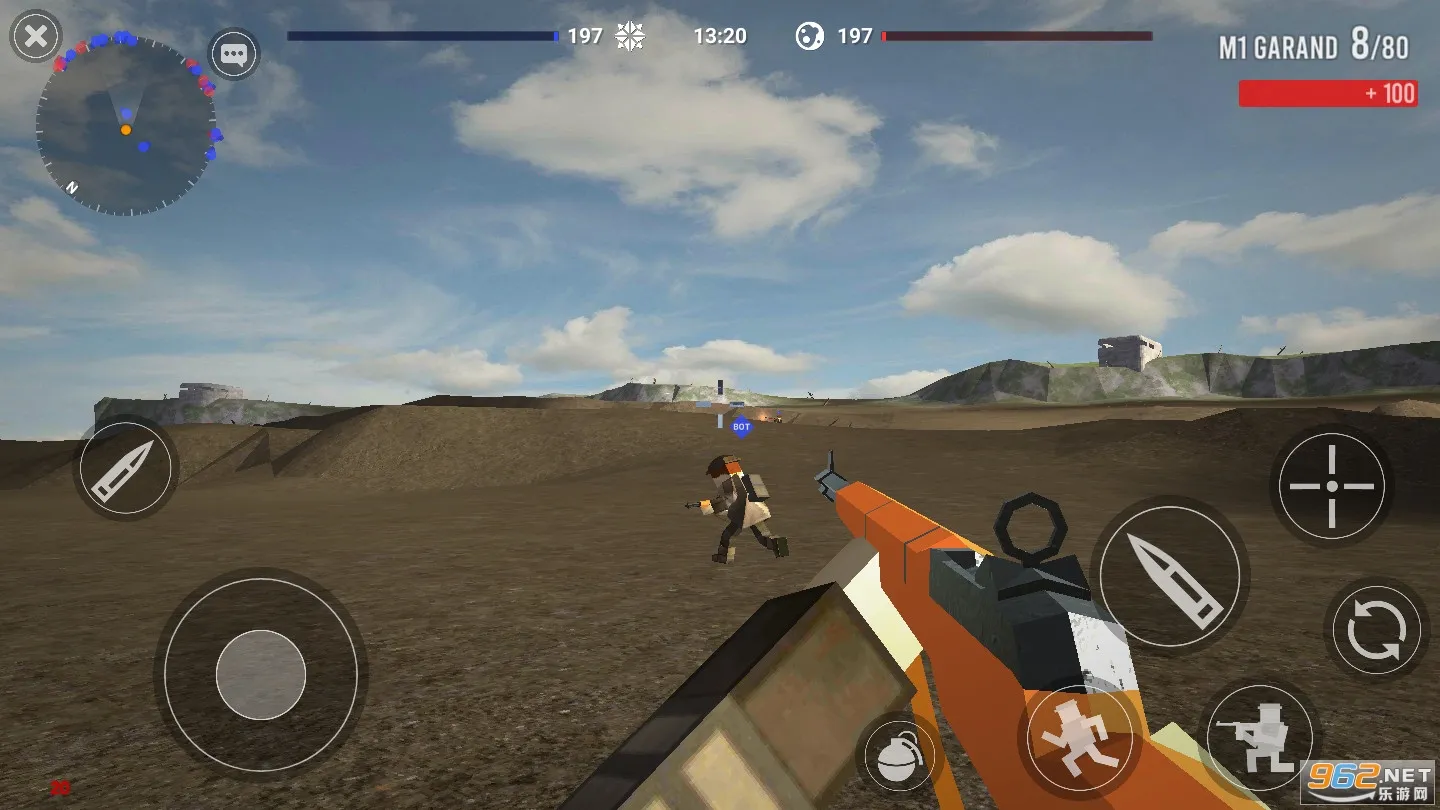Activate the running figure sprint button

[1079, 739]
